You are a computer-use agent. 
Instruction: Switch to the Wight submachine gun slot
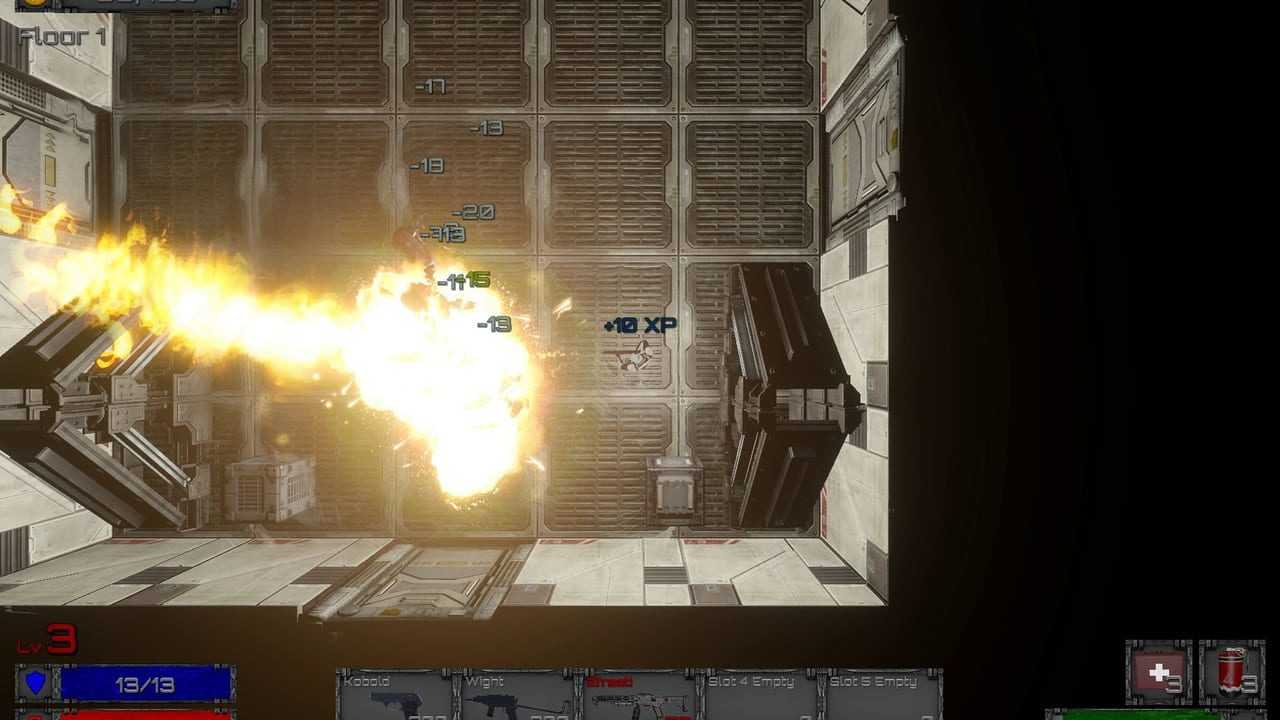(x=519, y=695)
